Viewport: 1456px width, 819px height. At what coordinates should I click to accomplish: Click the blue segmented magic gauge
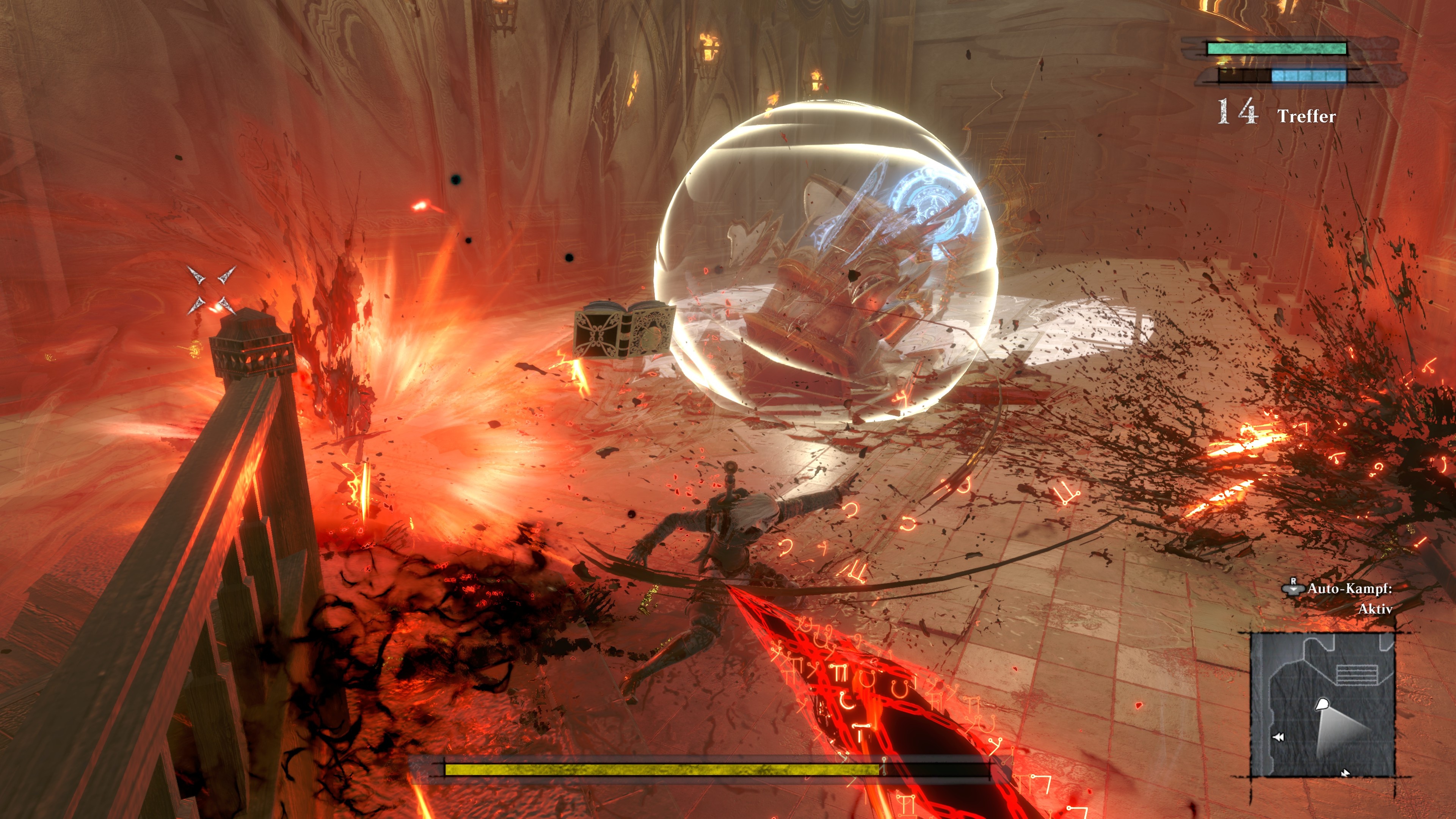pyautogui.click(x=1309, y=78)
